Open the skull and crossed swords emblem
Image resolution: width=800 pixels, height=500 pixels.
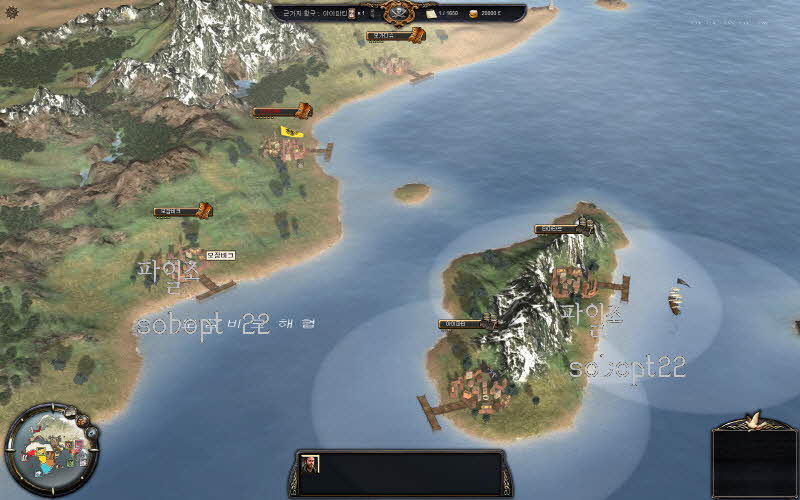[x=400, y=14]
